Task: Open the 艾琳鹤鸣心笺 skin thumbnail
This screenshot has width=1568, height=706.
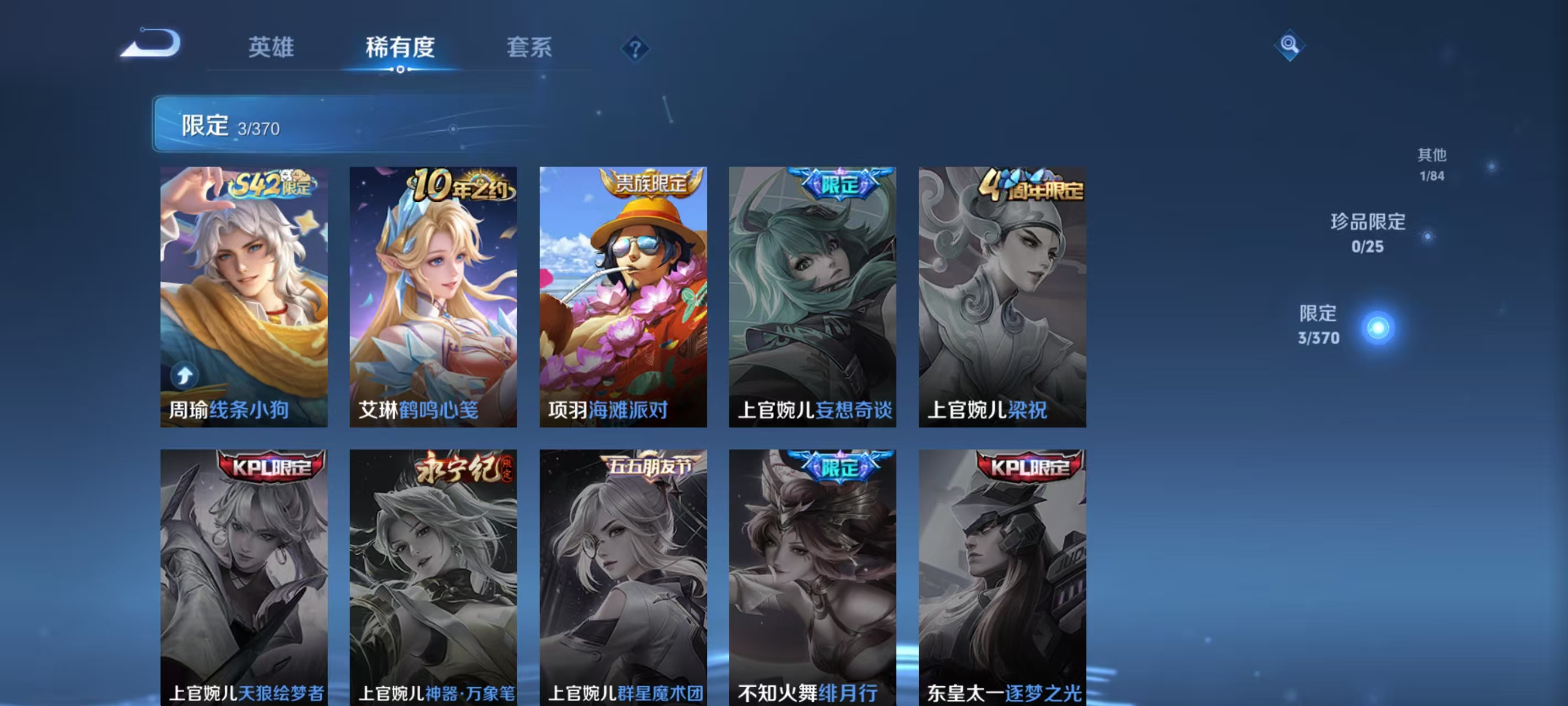Action: [435, 298]
